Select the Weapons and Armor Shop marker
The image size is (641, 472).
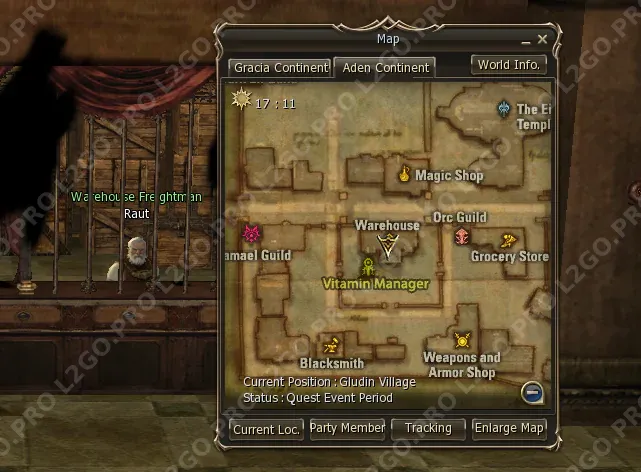tap(461, 340)
